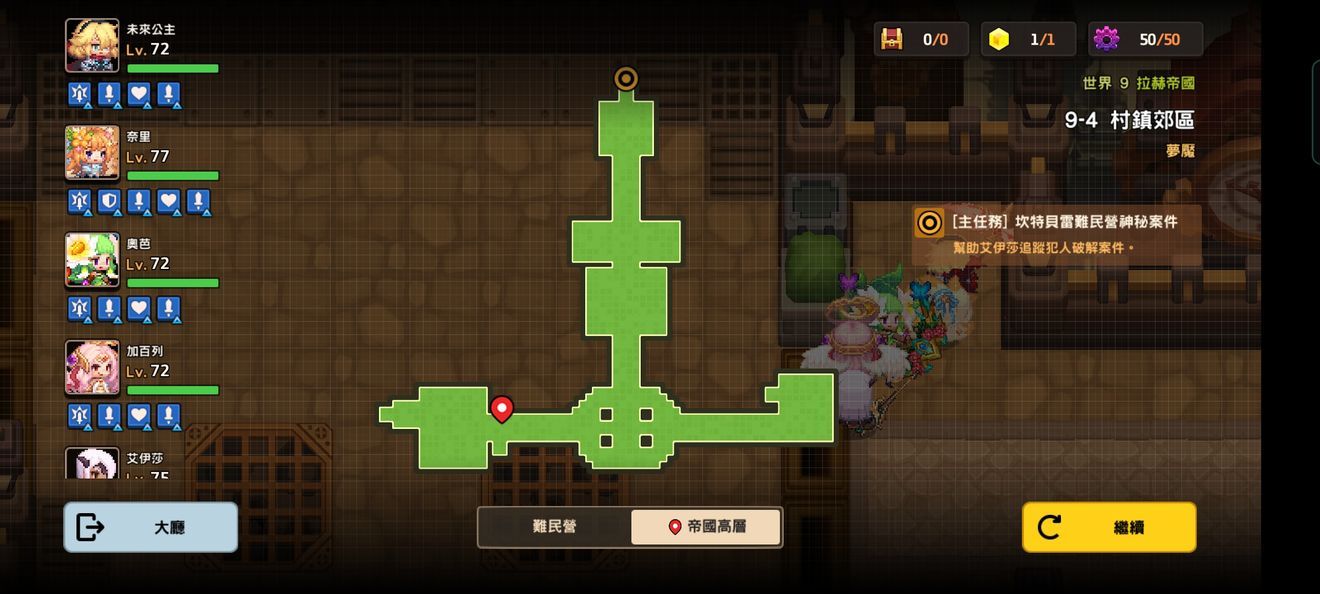Exit to the lobby with 大廳 button
1320x594 pixels.
[151, 527]
